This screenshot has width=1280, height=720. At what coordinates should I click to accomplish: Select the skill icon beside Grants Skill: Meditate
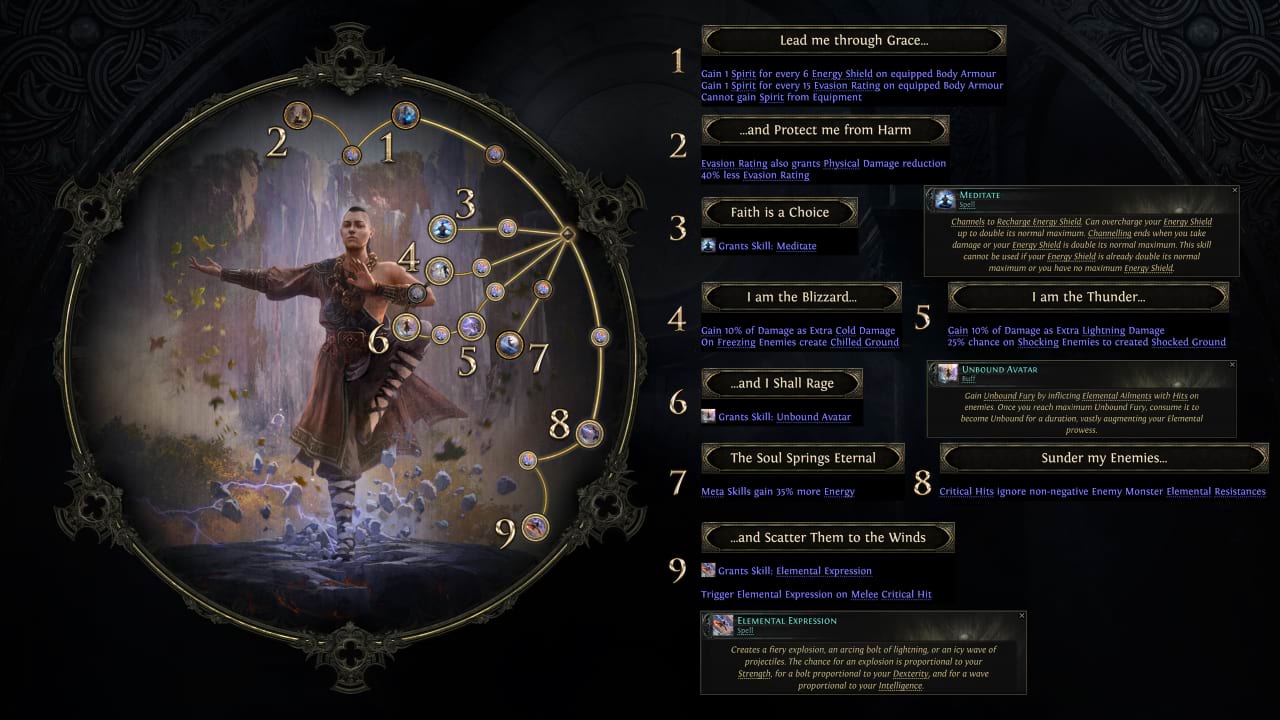point(710,245)
